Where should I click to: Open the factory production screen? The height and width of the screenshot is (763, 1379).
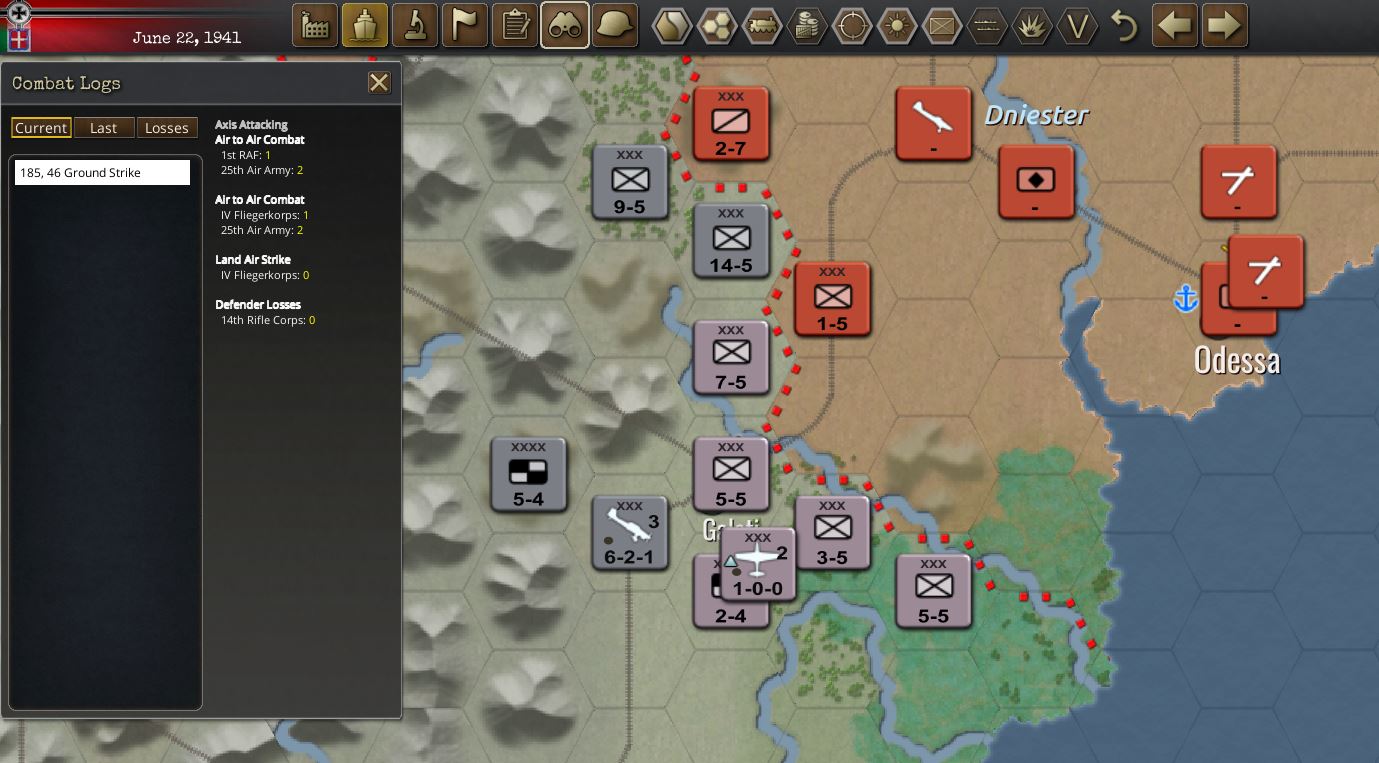tap(314, 25)
